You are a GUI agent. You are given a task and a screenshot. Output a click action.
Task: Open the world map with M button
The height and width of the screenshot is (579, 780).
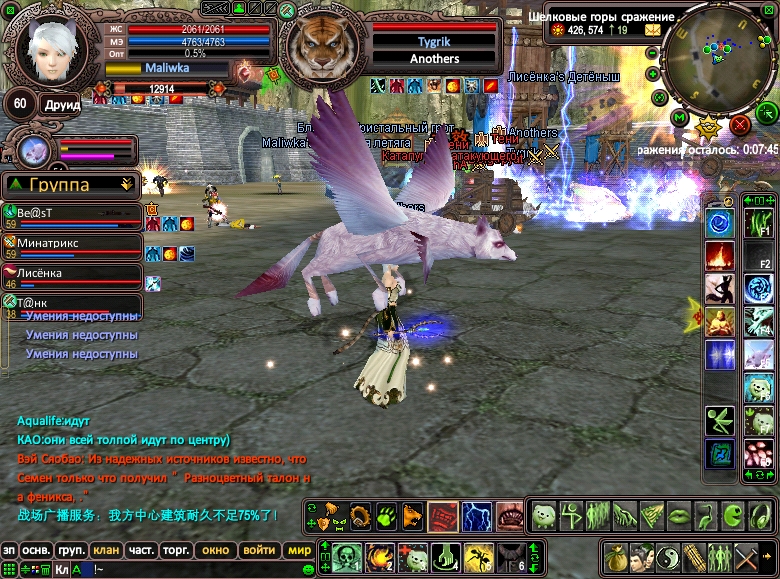(x=680, y=118)
